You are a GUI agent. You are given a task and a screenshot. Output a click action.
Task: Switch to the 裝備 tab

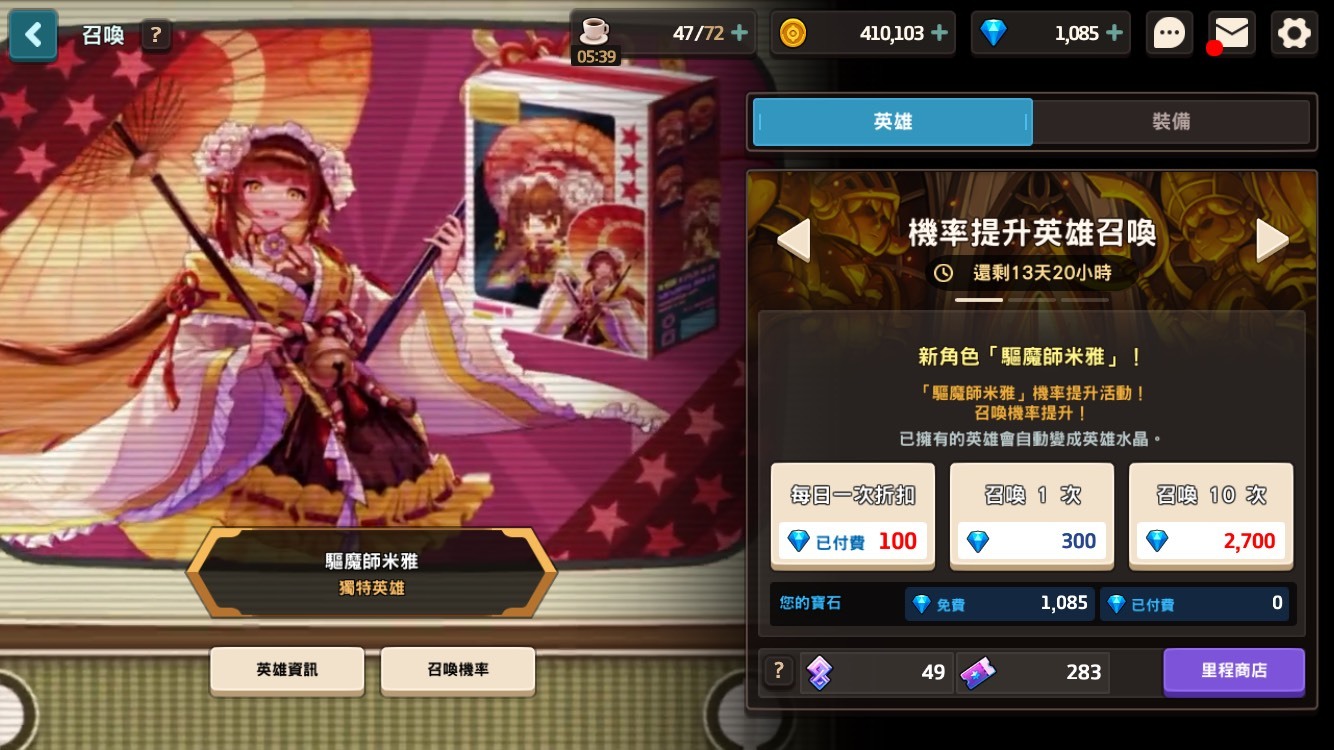(x=1170, y=121)
